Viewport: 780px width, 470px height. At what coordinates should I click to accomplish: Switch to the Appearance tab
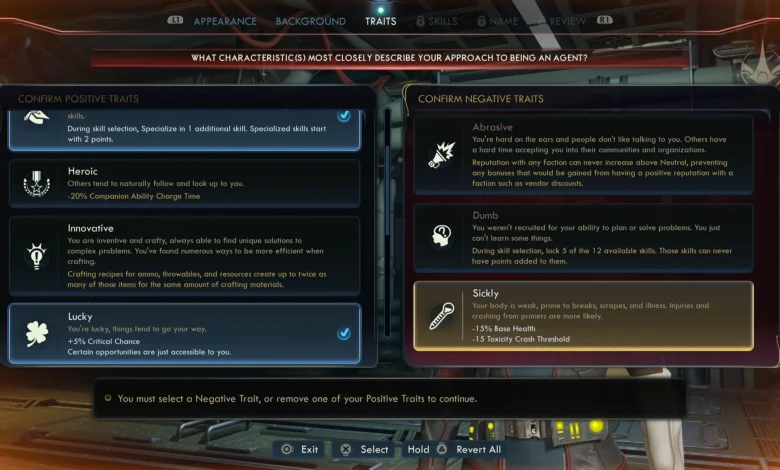coord(225,21)
